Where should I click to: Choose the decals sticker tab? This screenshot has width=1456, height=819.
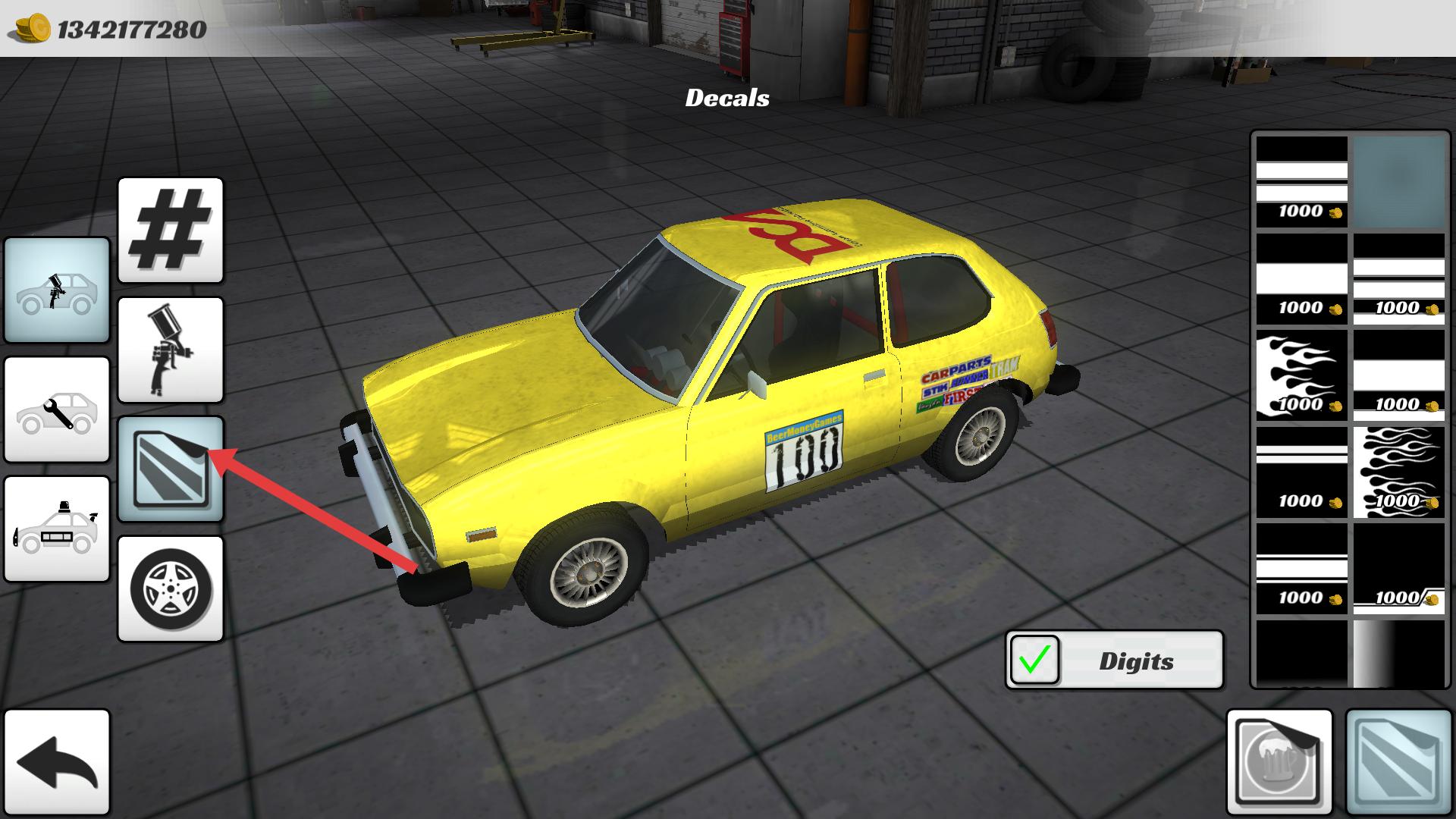click(x=171, y=469)
